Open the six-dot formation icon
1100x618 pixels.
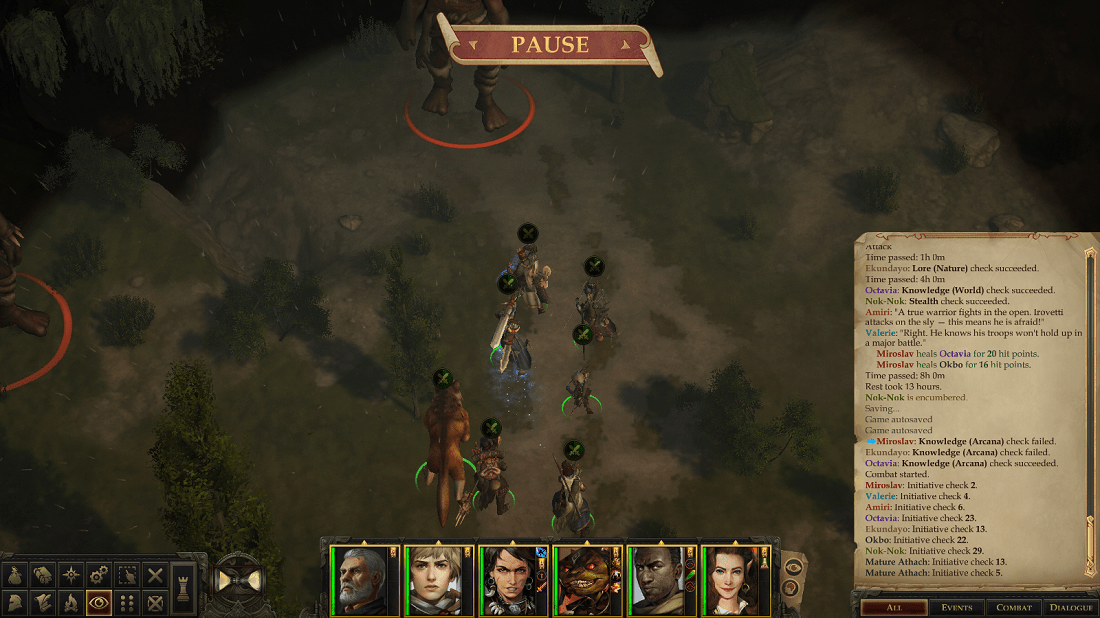click(x=127, y=603)
